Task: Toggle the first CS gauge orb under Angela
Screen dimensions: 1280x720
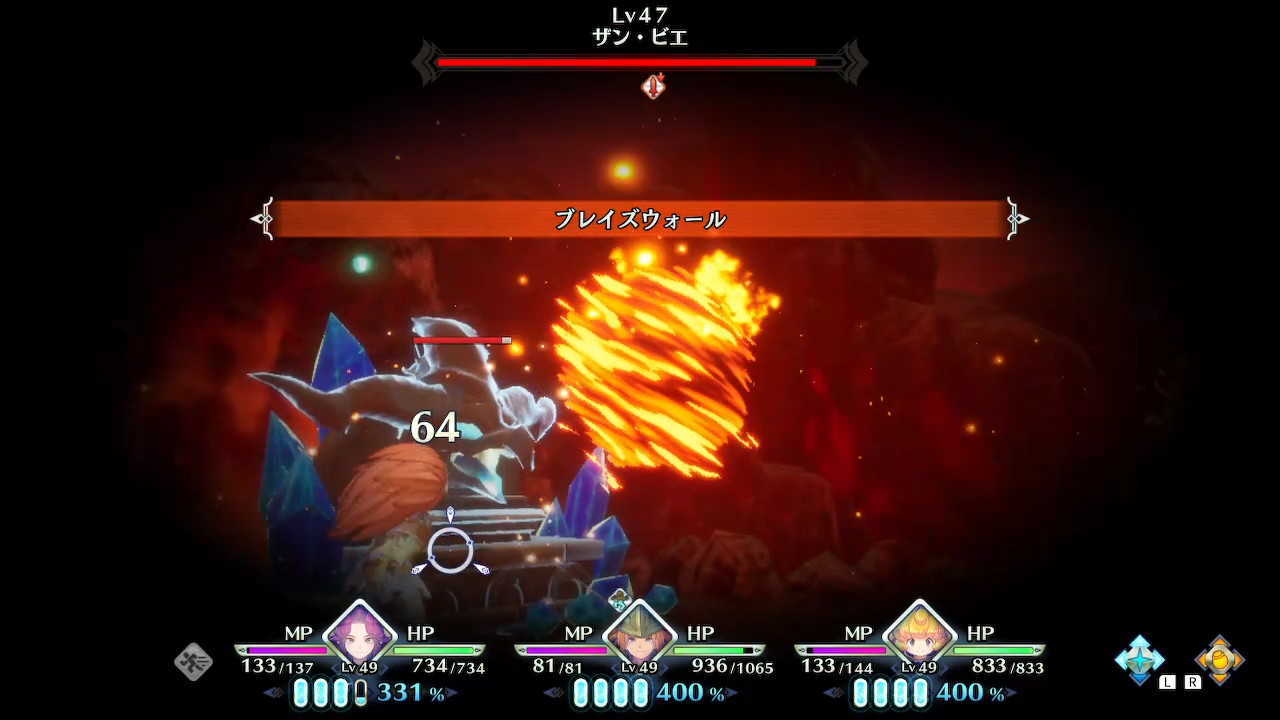Action: (299, 693)
